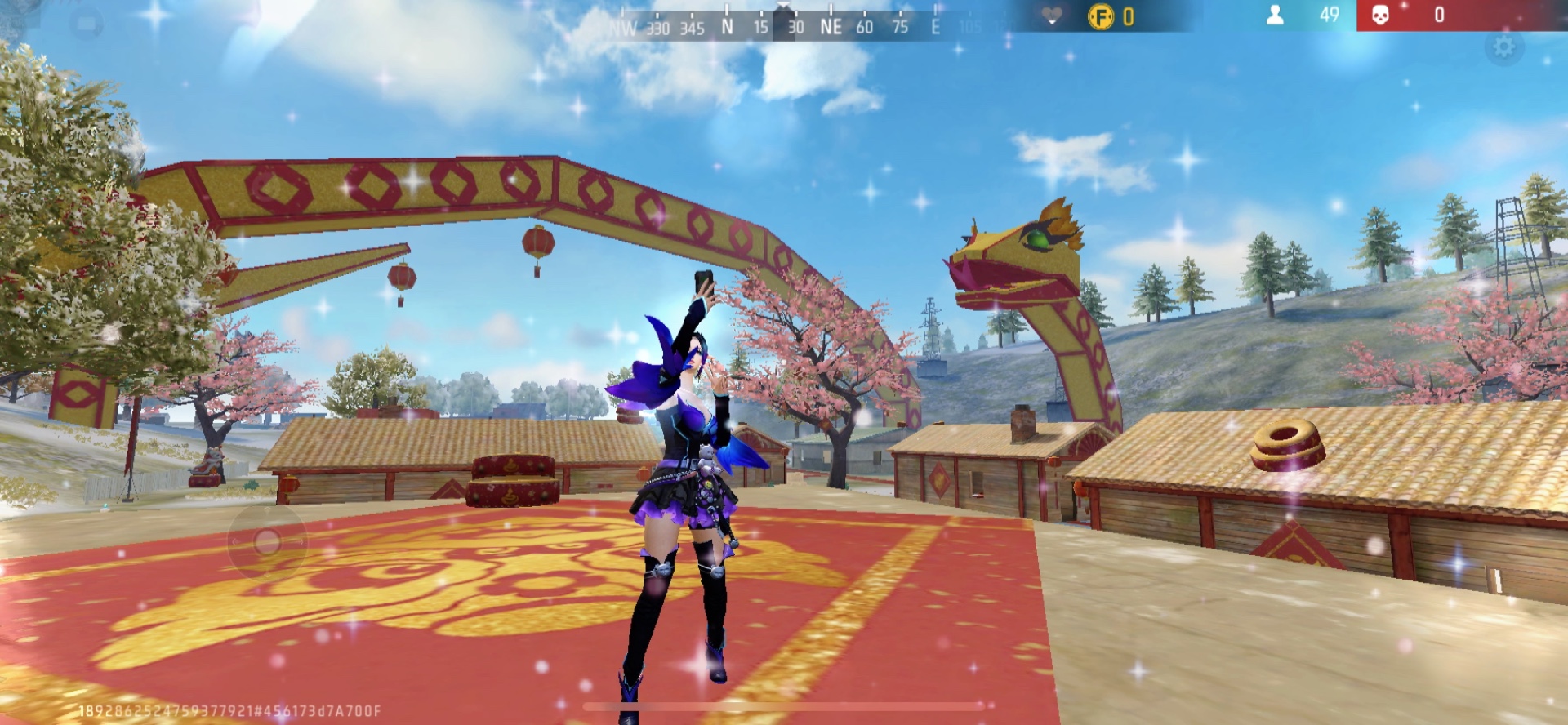Open the settings gear icon
The width and height of the screenshot is (1568, 725).
coord(1503,47)
